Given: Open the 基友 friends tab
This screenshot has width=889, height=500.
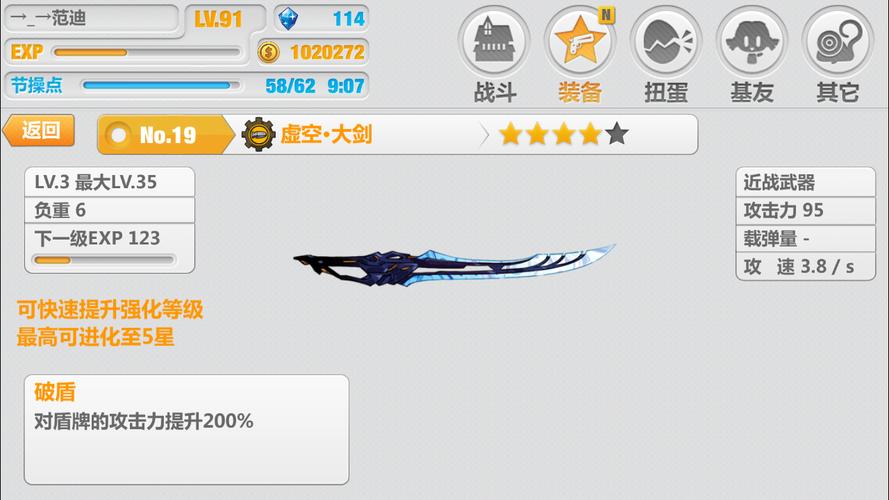Looking at the screenshot, I should coord(751,55).
